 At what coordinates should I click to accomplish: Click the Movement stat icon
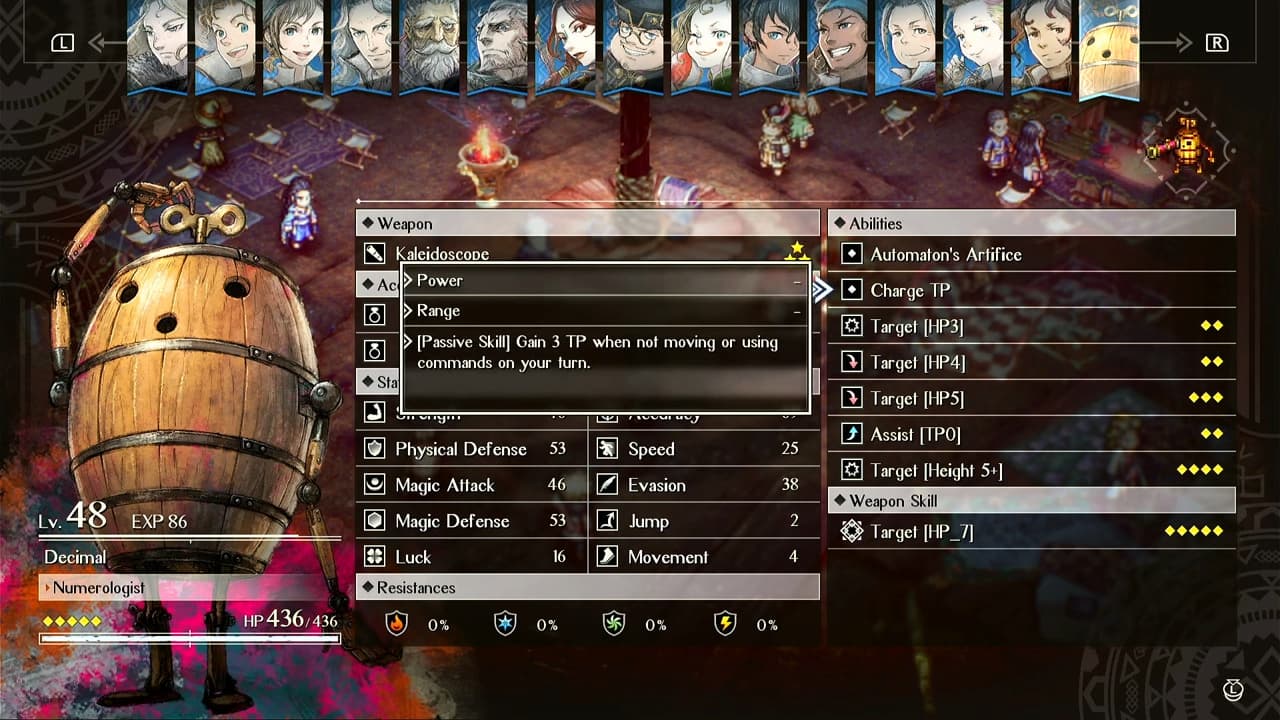click(606, 557)
